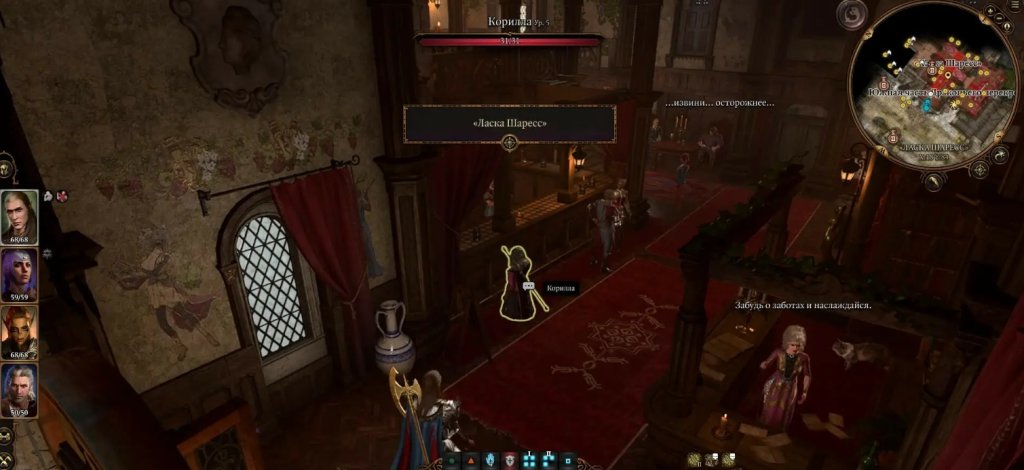Select the level I spell slot icon
The image size is (1024, 470).
click(x=530, y=460)
